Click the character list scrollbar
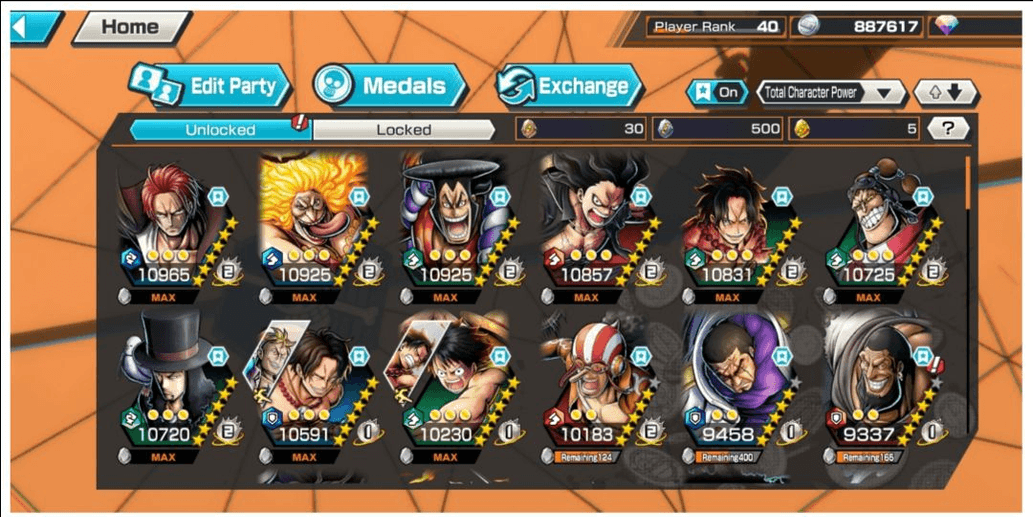The width and height of the screenshot is (1033, 517). [967, 185]
